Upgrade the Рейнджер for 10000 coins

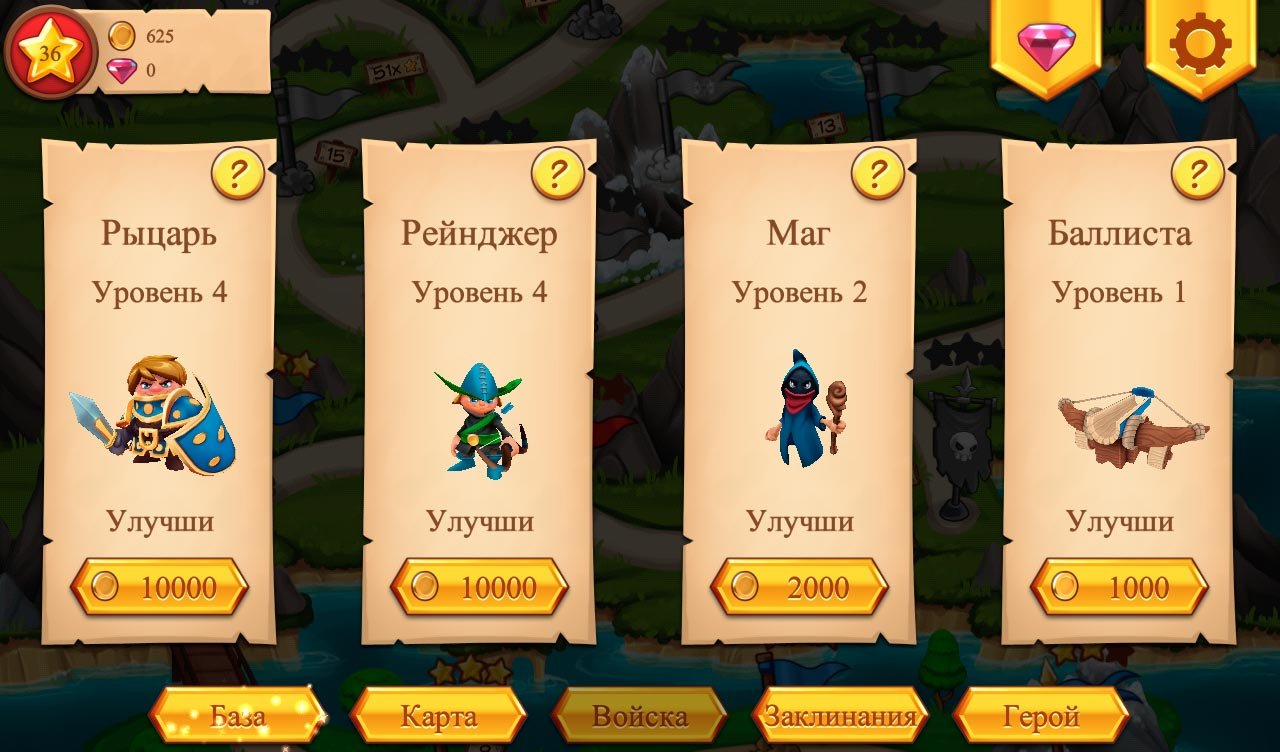tap(479, 587)
